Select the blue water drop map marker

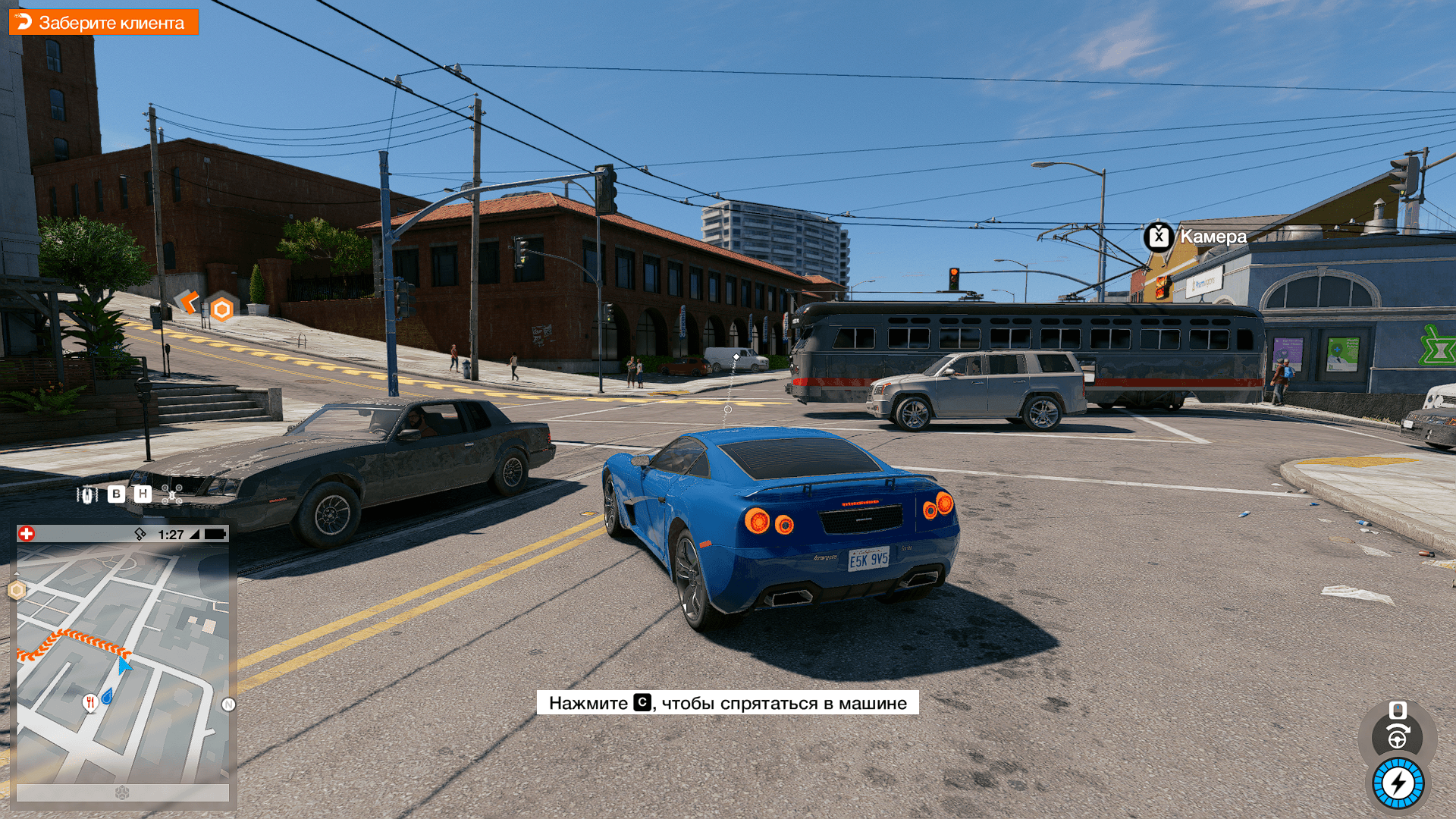click(107, 695)
